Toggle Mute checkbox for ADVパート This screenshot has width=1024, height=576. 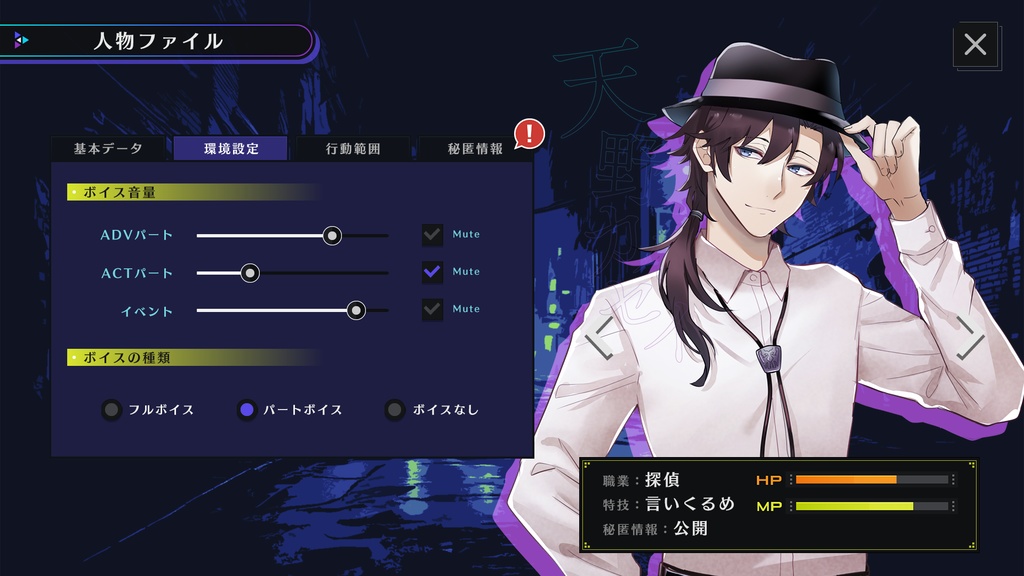[432, 235]
